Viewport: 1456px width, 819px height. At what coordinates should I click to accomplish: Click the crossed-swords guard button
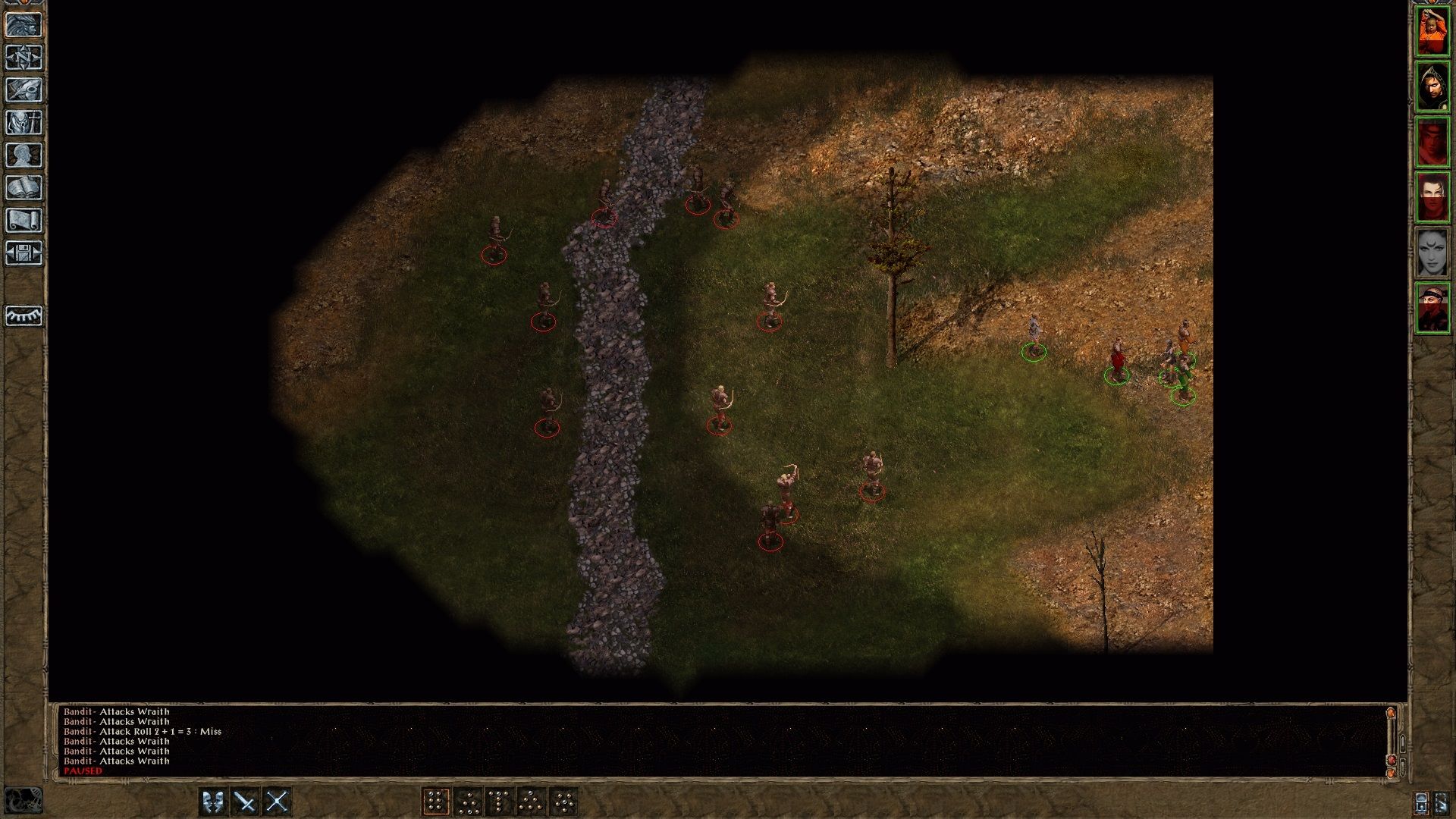click(246, 801)
